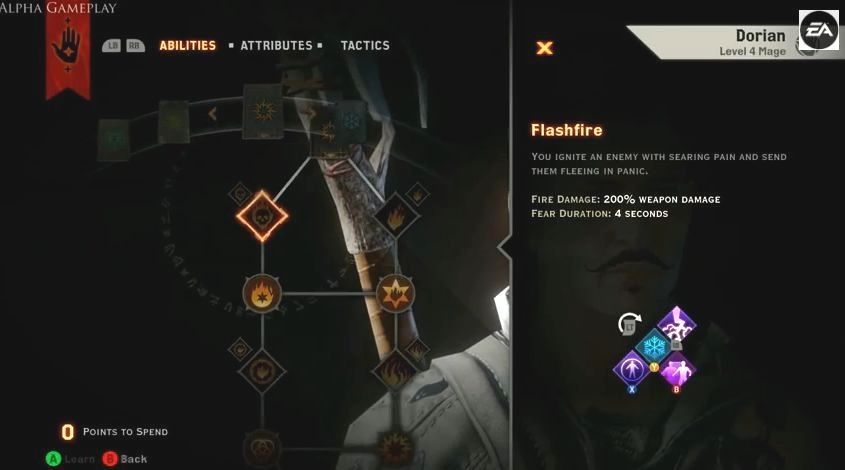Click the left arrow to previous tree

pyautogui.click(x=212, y=114)
